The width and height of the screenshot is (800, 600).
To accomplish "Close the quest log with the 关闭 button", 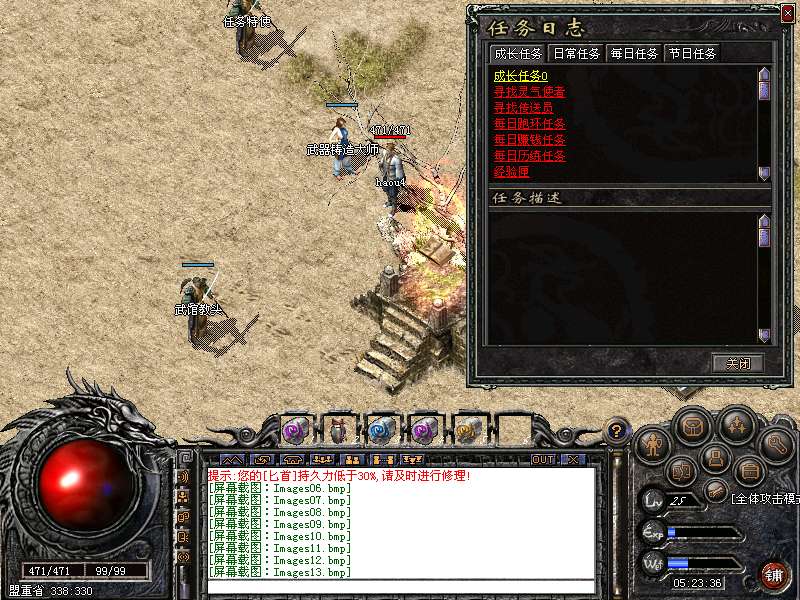I will 738,363.
